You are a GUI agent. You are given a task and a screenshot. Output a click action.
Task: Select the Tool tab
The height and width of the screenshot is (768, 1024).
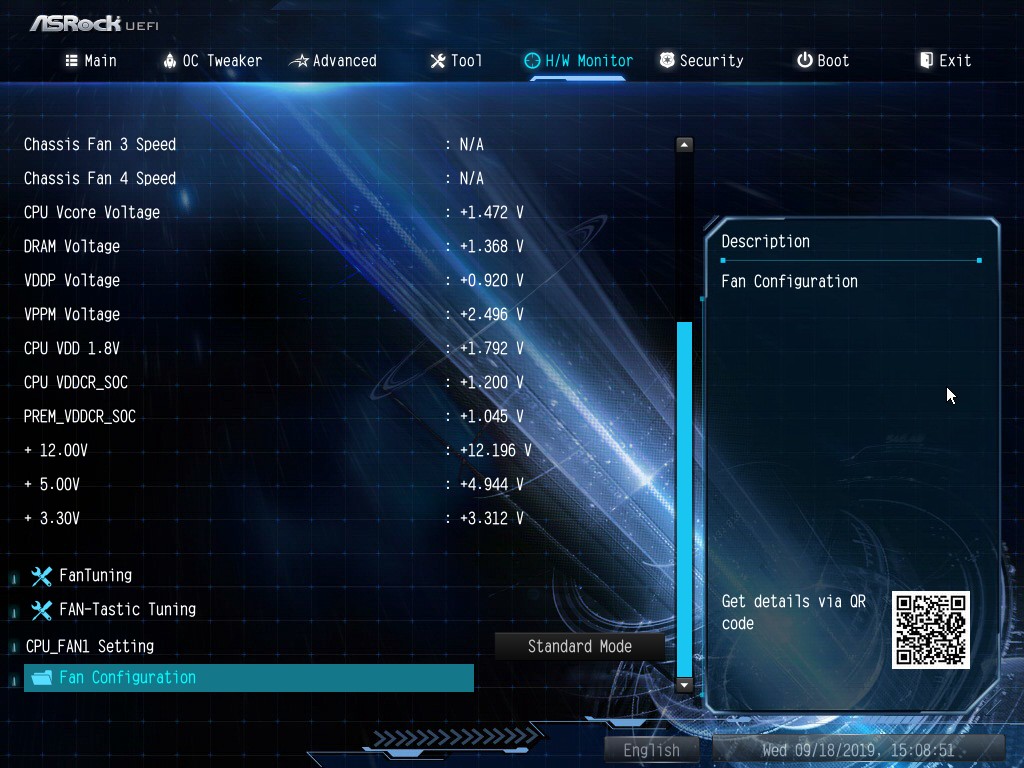point(456,61)
